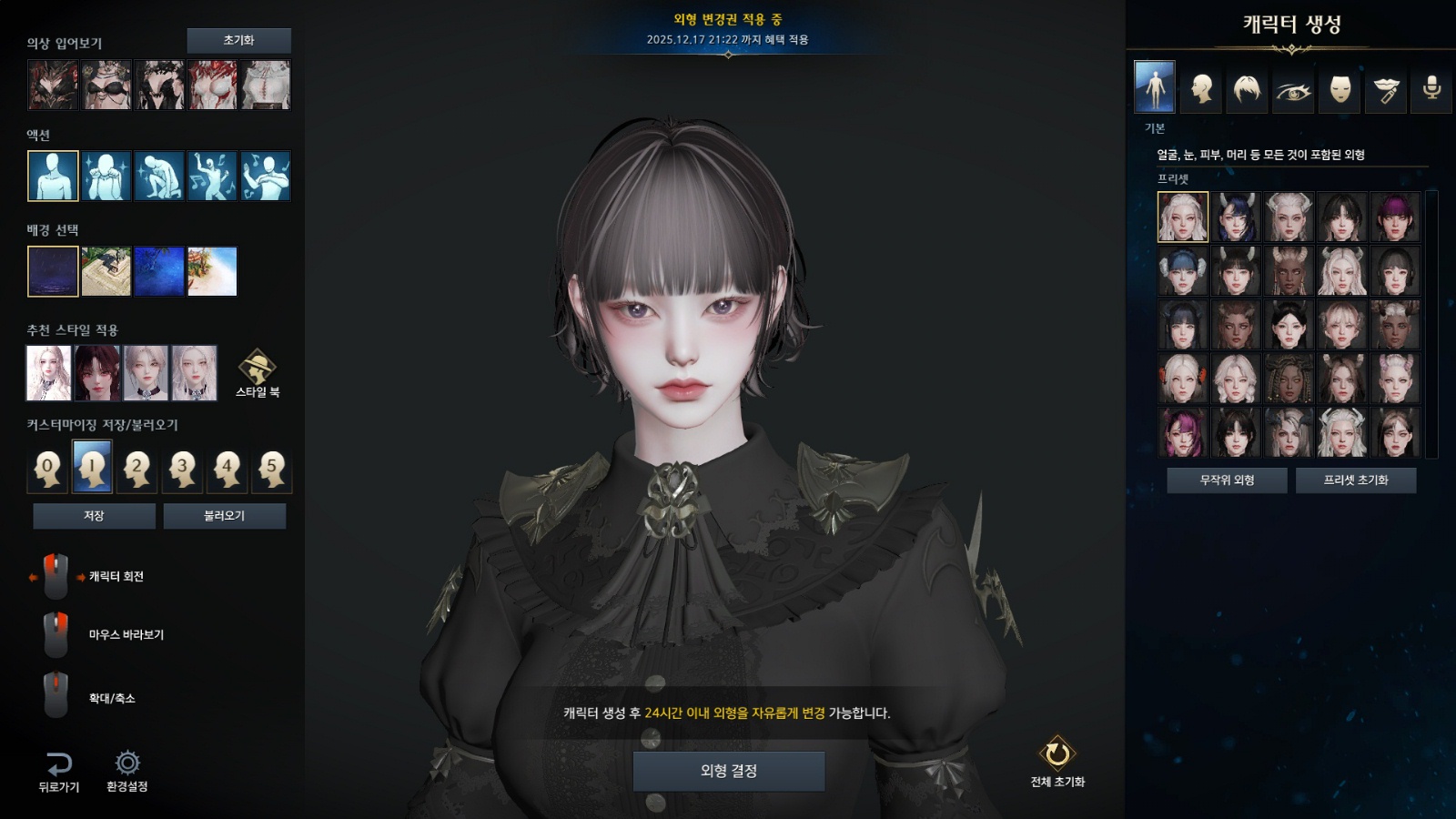Reset presets with 프리셋 초기화

tap(1355, 480)
